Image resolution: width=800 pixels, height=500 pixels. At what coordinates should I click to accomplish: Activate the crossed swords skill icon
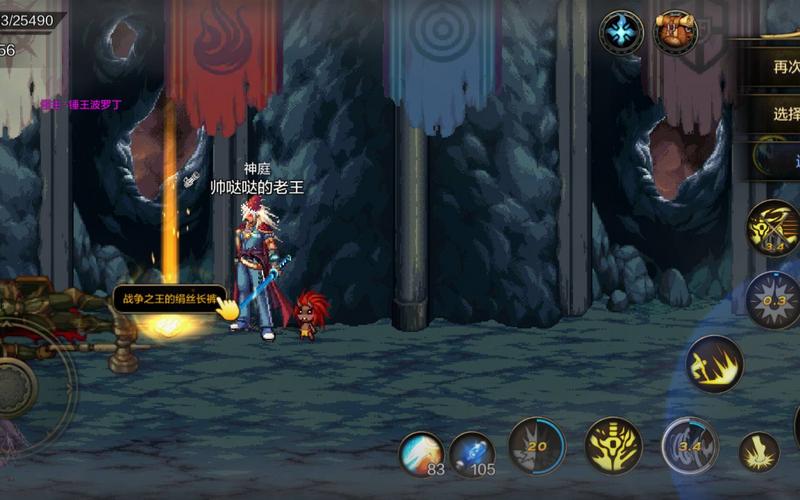(773, 228)
